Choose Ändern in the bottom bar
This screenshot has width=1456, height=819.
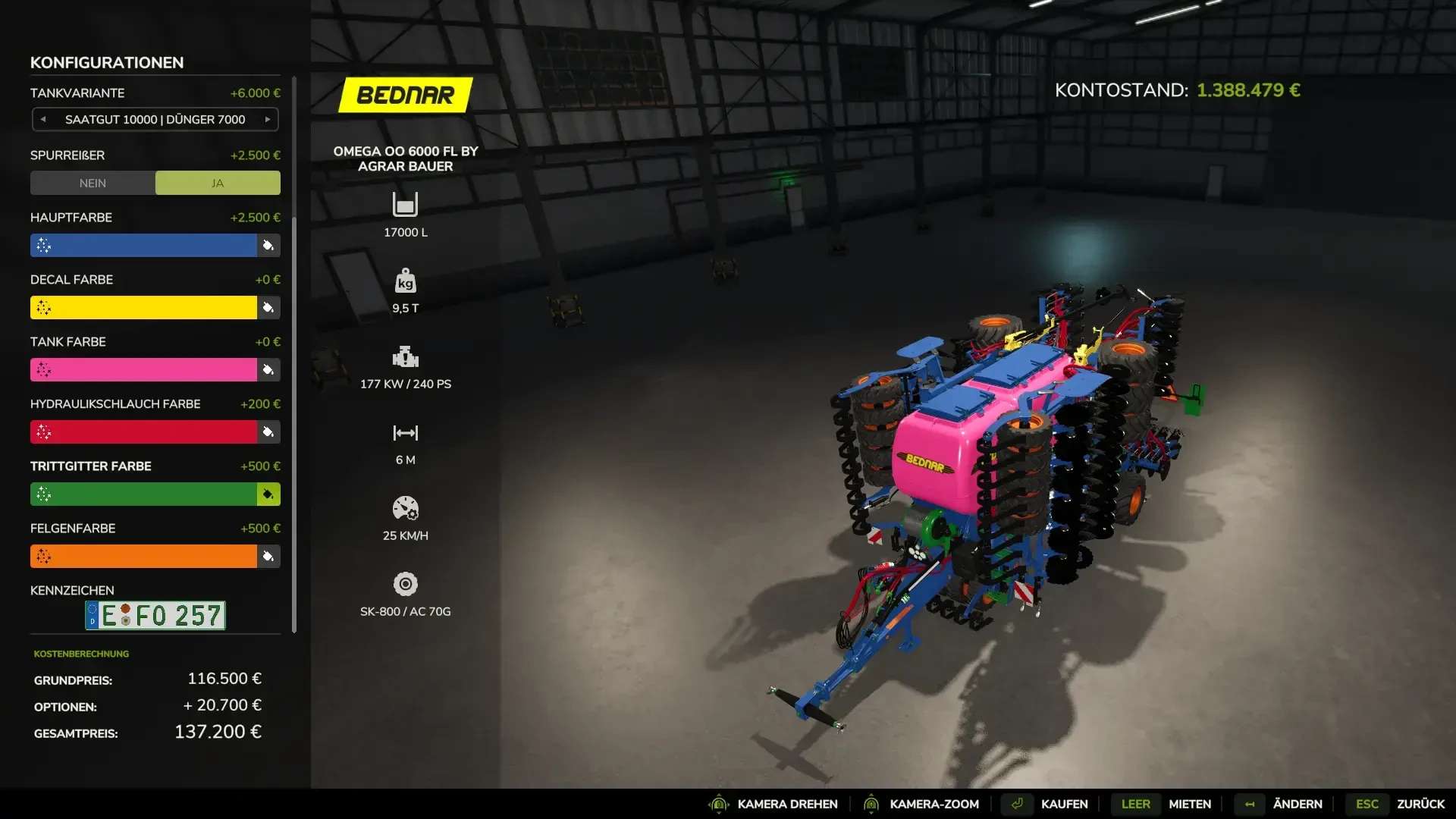[x=1297, y=804]
